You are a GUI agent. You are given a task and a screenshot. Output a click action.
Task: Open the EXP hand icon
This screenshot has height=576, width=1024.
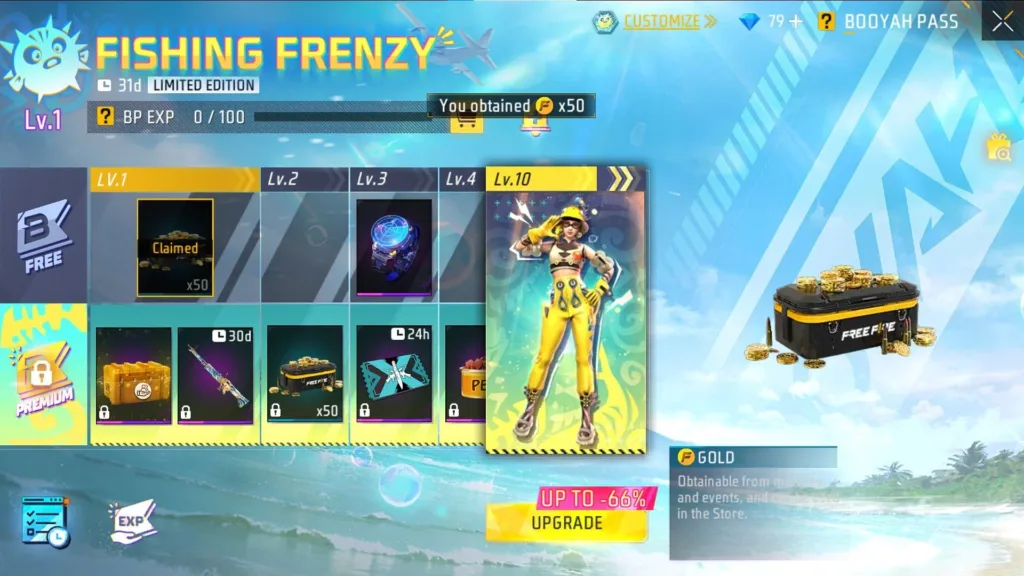click(x=133, y=521)
